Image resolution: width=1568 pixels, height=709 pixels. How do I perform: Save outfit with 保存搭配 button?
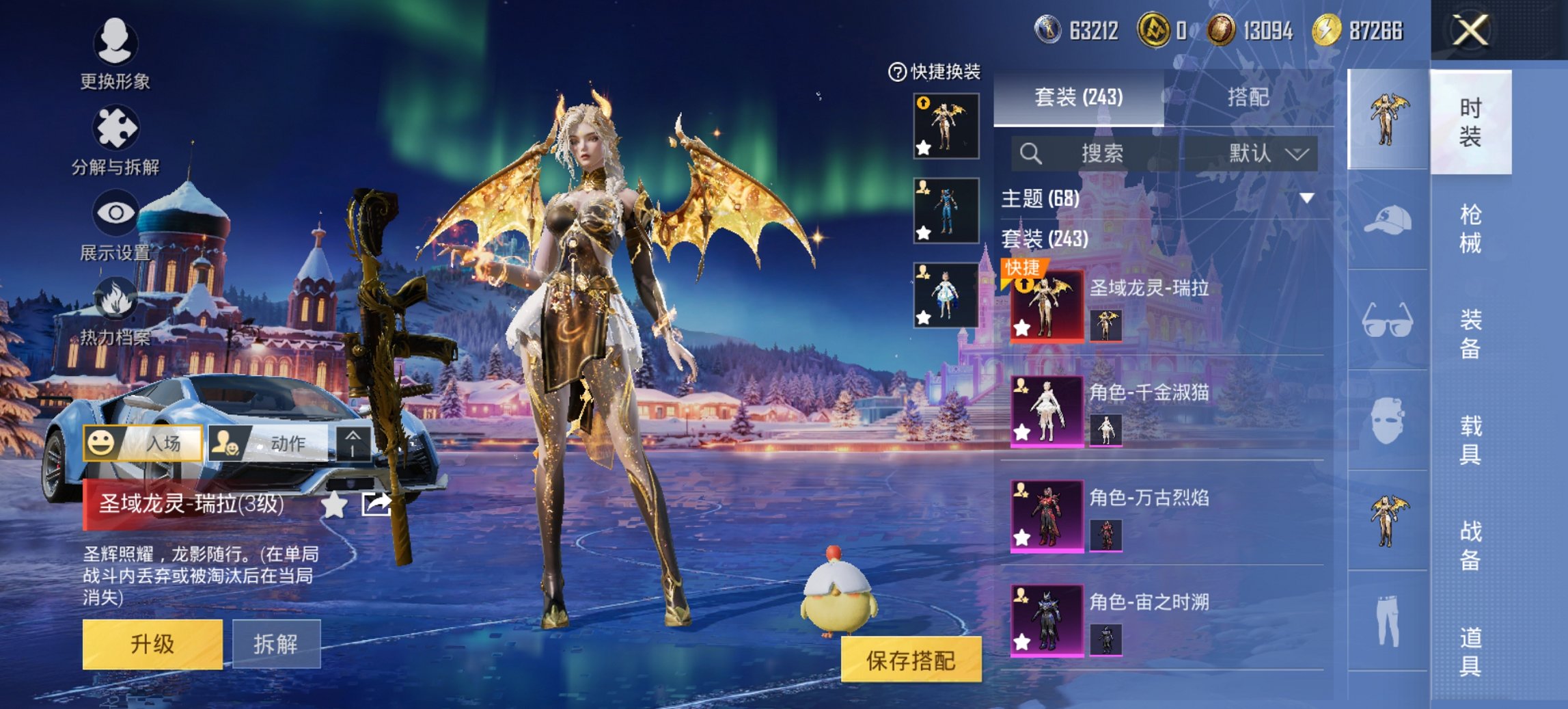911,660
